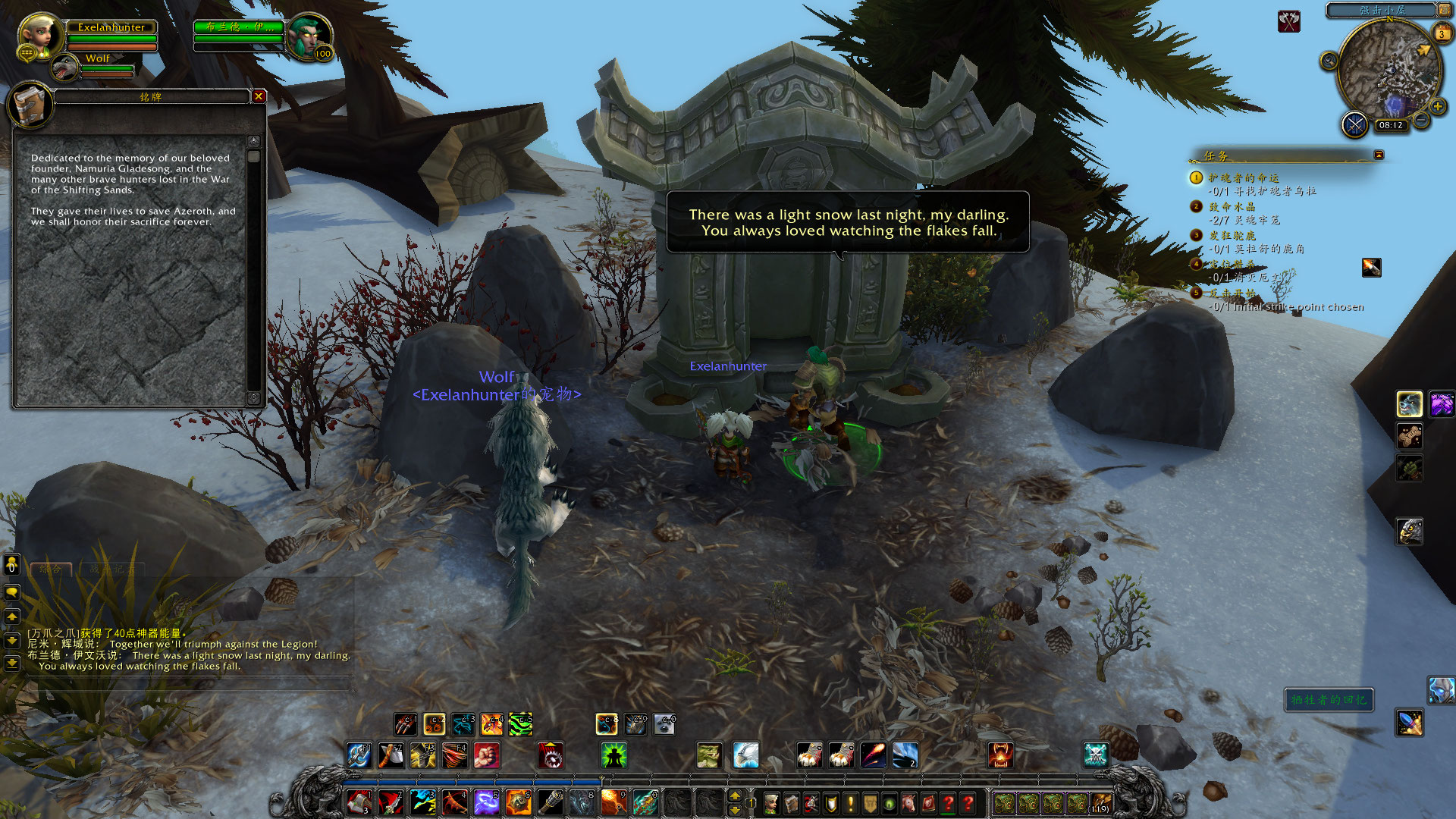Use the green glowing silhouette ability
The width and height of the screenshot is (1456, 819).
(x=613, y=755)
